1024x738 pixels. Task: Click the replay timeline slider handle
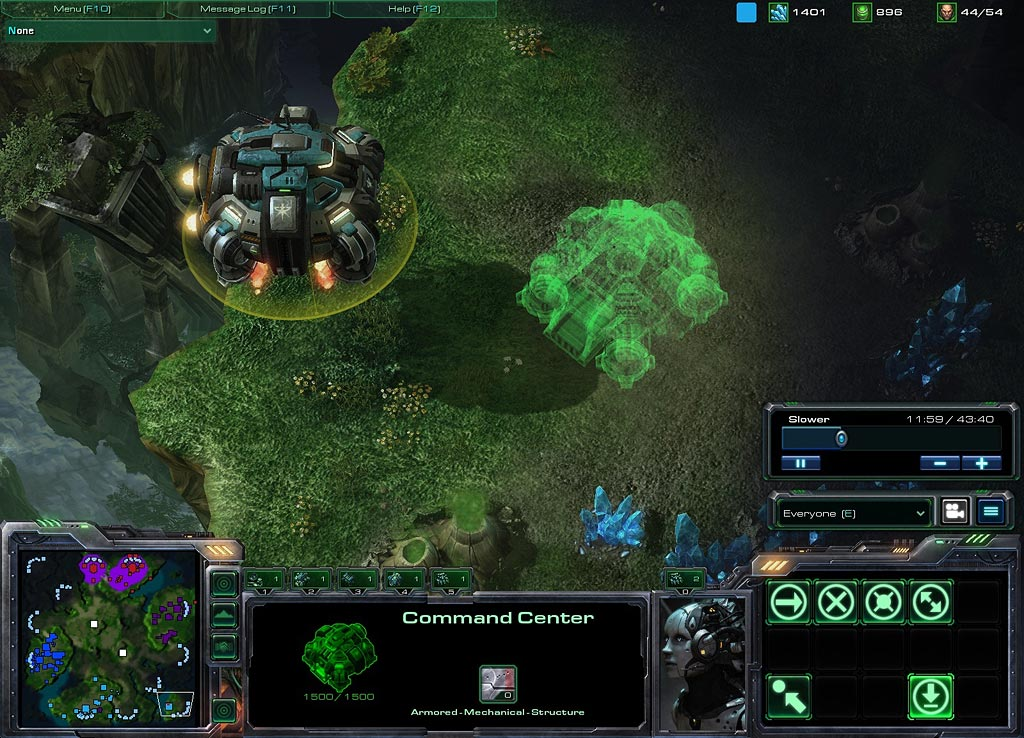pyautogui.click(x=841, y=439)
